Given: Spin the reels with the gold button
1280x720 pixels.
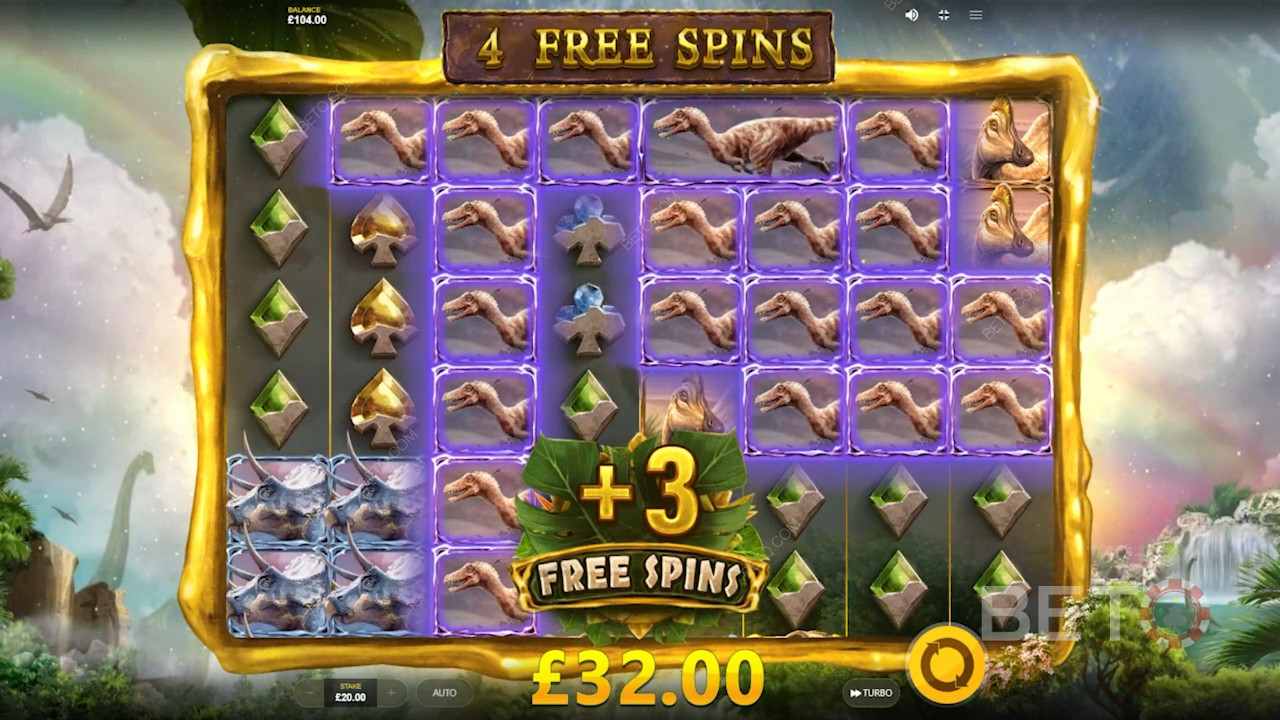Looking at the screenshot, I should [945, 663].
